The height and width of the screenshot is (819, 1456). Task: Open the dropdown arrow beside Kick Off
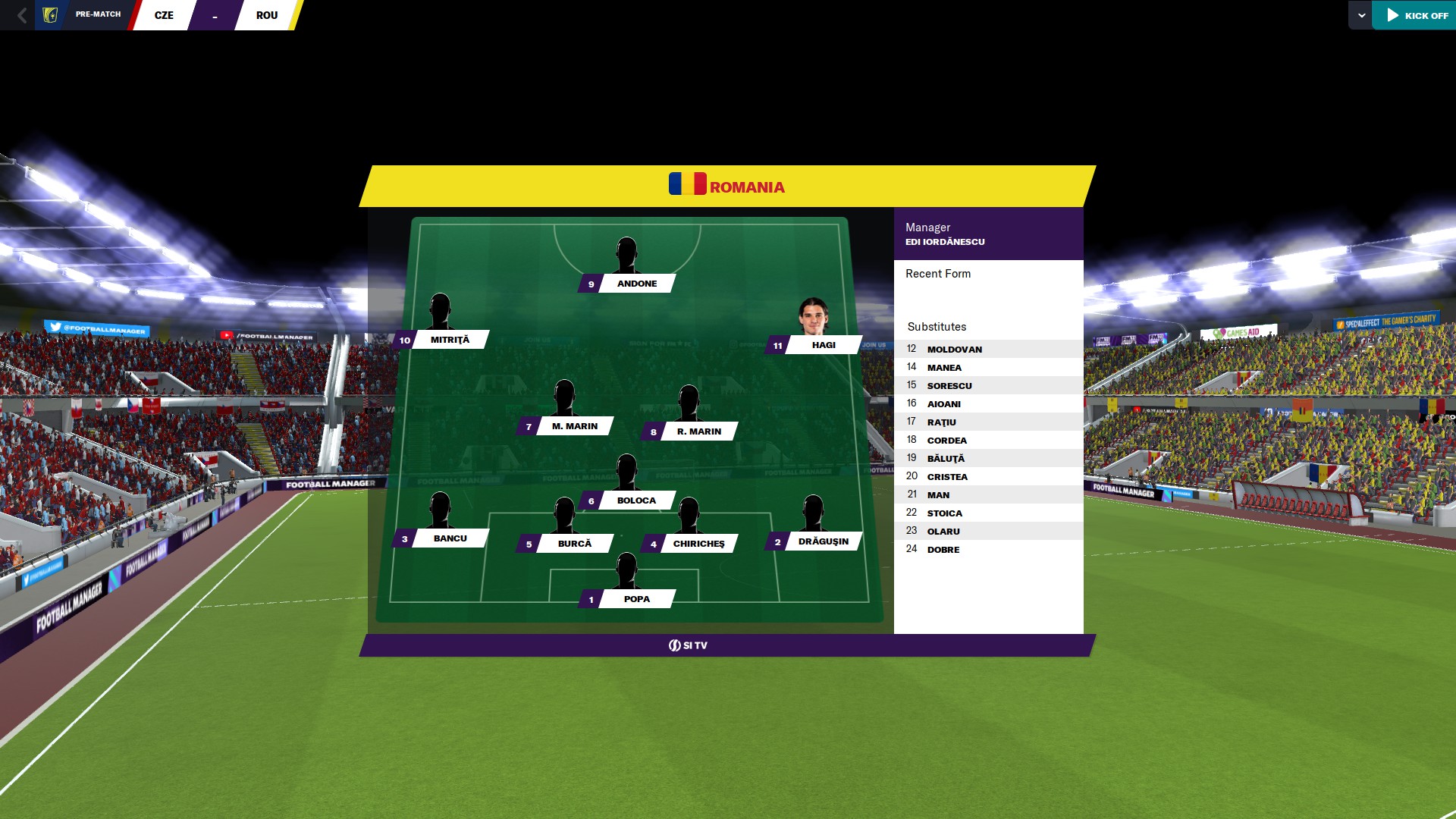click(x=1361, y=15)
